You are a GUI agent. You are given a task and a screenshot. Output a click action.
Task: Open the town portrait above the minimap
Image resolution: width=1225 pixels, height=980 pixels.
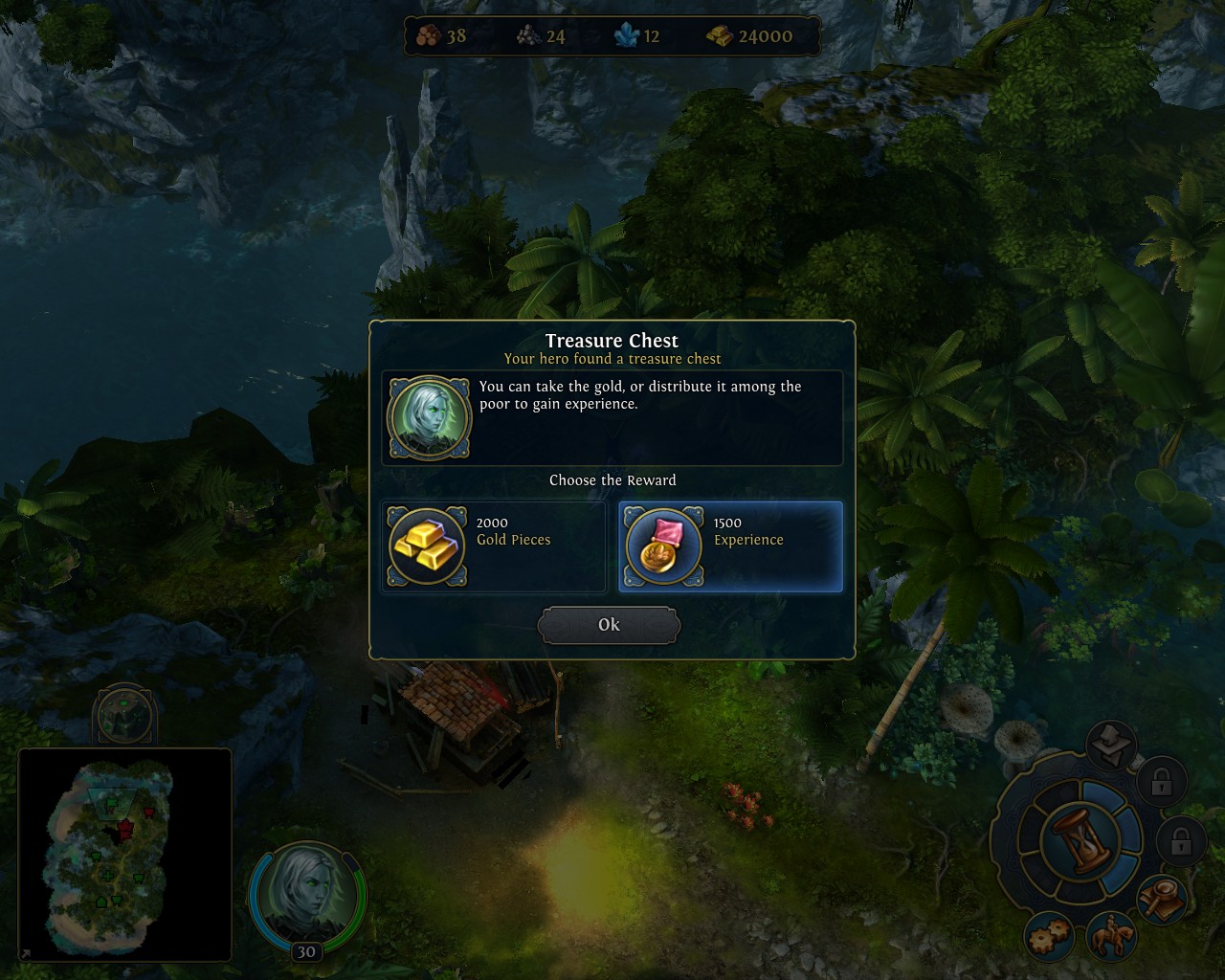point(124,714)
